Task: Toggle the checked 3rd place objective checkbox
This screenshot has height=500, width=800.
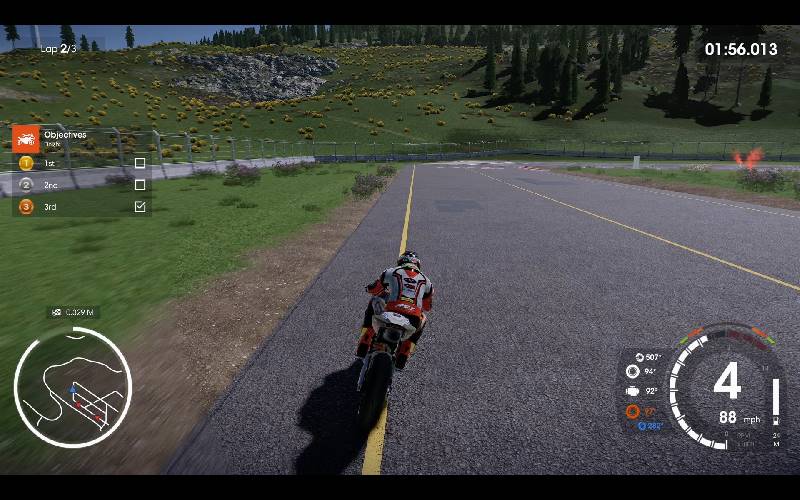Action: (x=140, y=207)
